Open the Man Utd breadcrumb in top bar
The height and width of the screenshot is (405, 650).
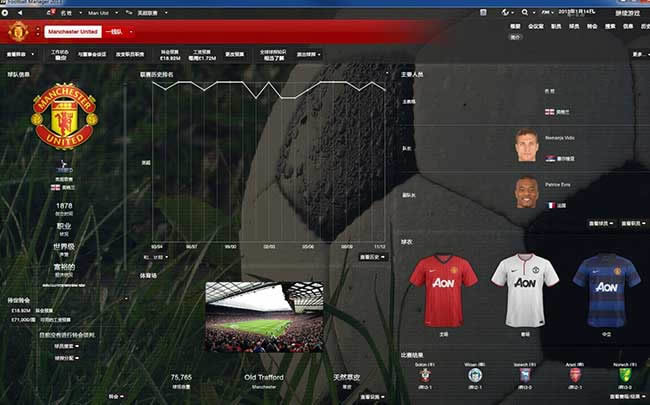click(99, 14)
